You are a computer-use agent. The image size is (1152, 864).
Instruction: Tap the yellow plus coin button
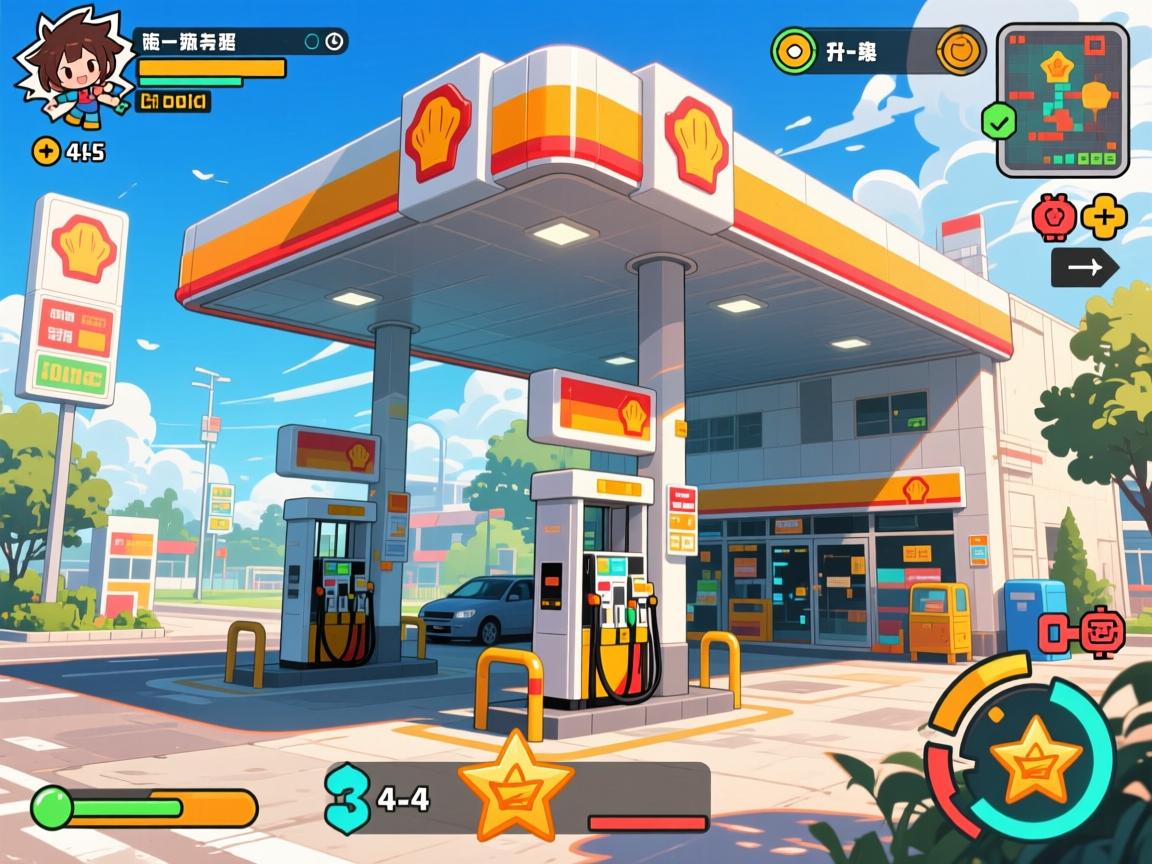click(x=46, y=151)
